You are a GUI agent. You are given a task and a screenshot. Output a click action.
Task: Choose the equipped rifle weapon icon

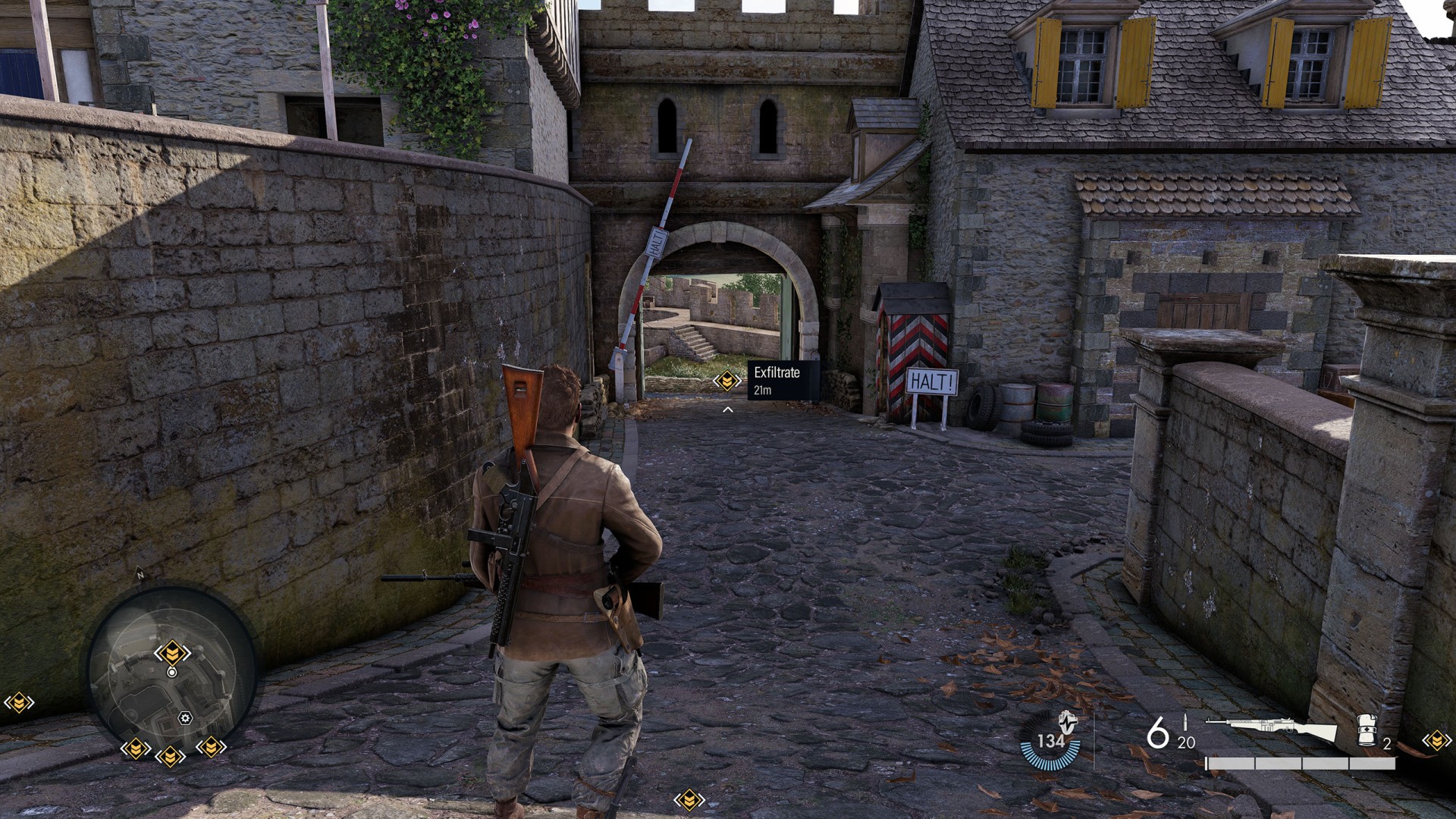(x=1271, y=730)
